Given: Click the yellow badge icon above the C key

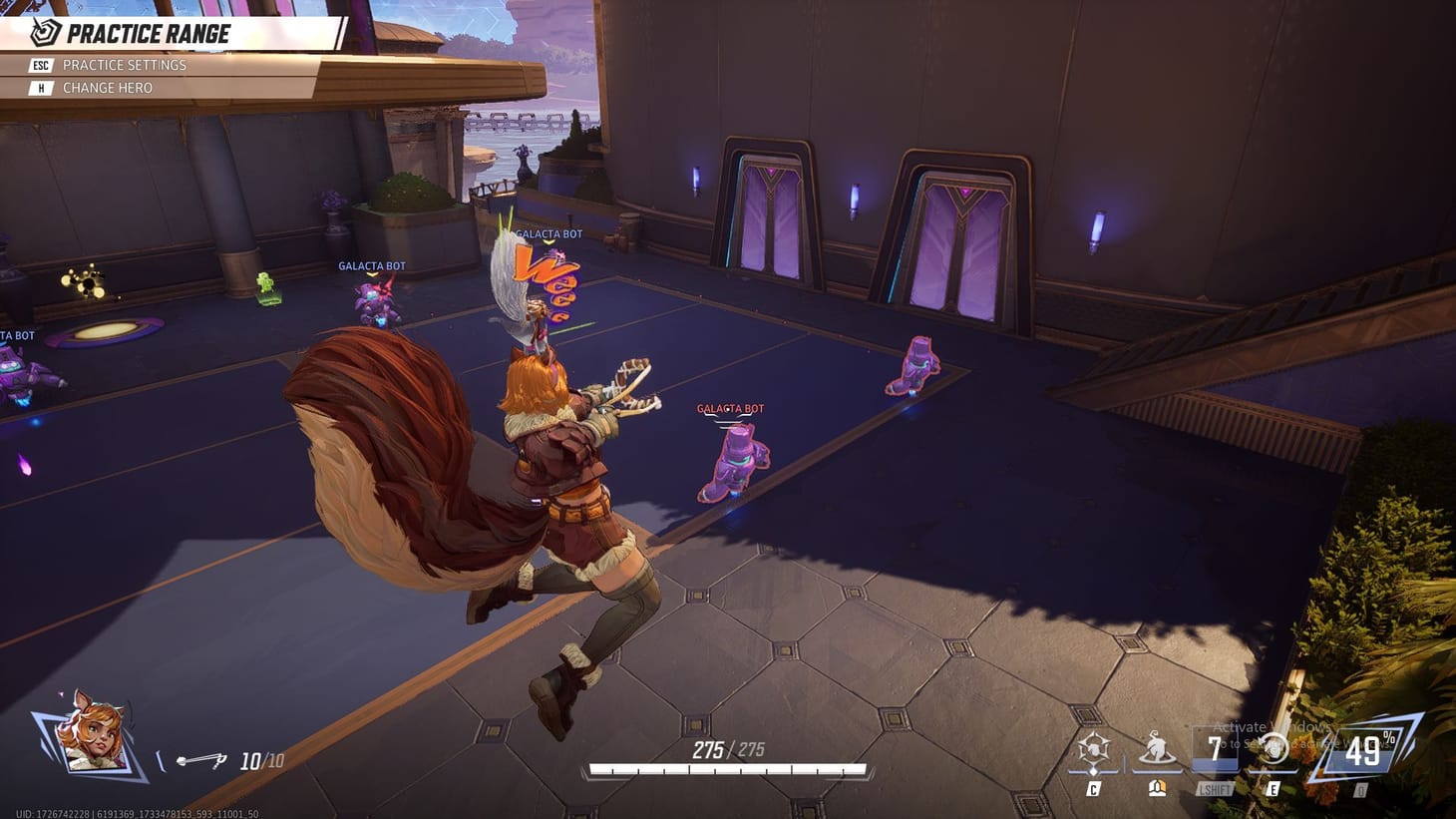Looking at the screenshot, I should click(1157, 787).
